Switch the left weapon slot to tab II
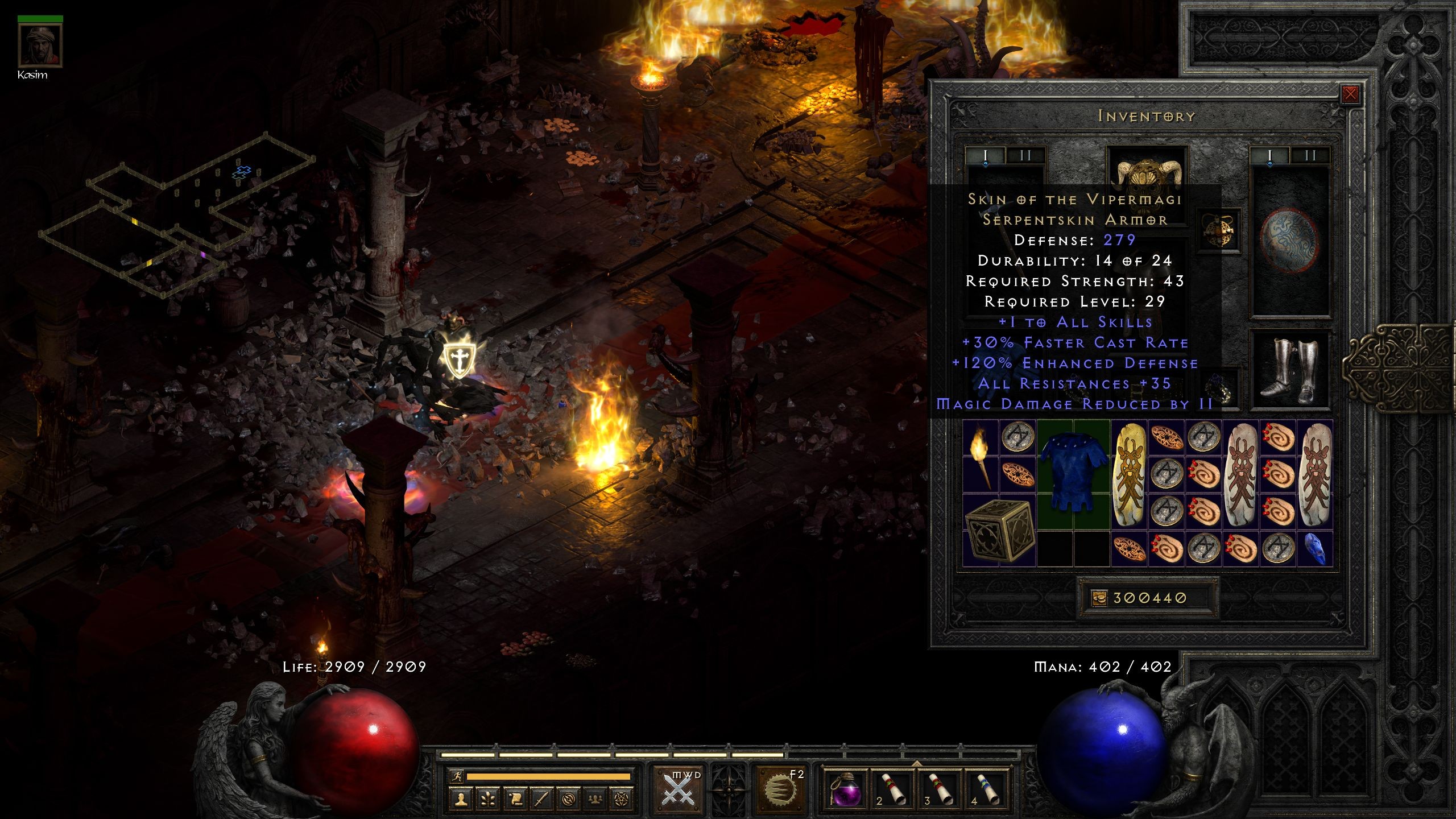Image resolution: width=1456 pixels, height=819 pixels. [1024, 154]
